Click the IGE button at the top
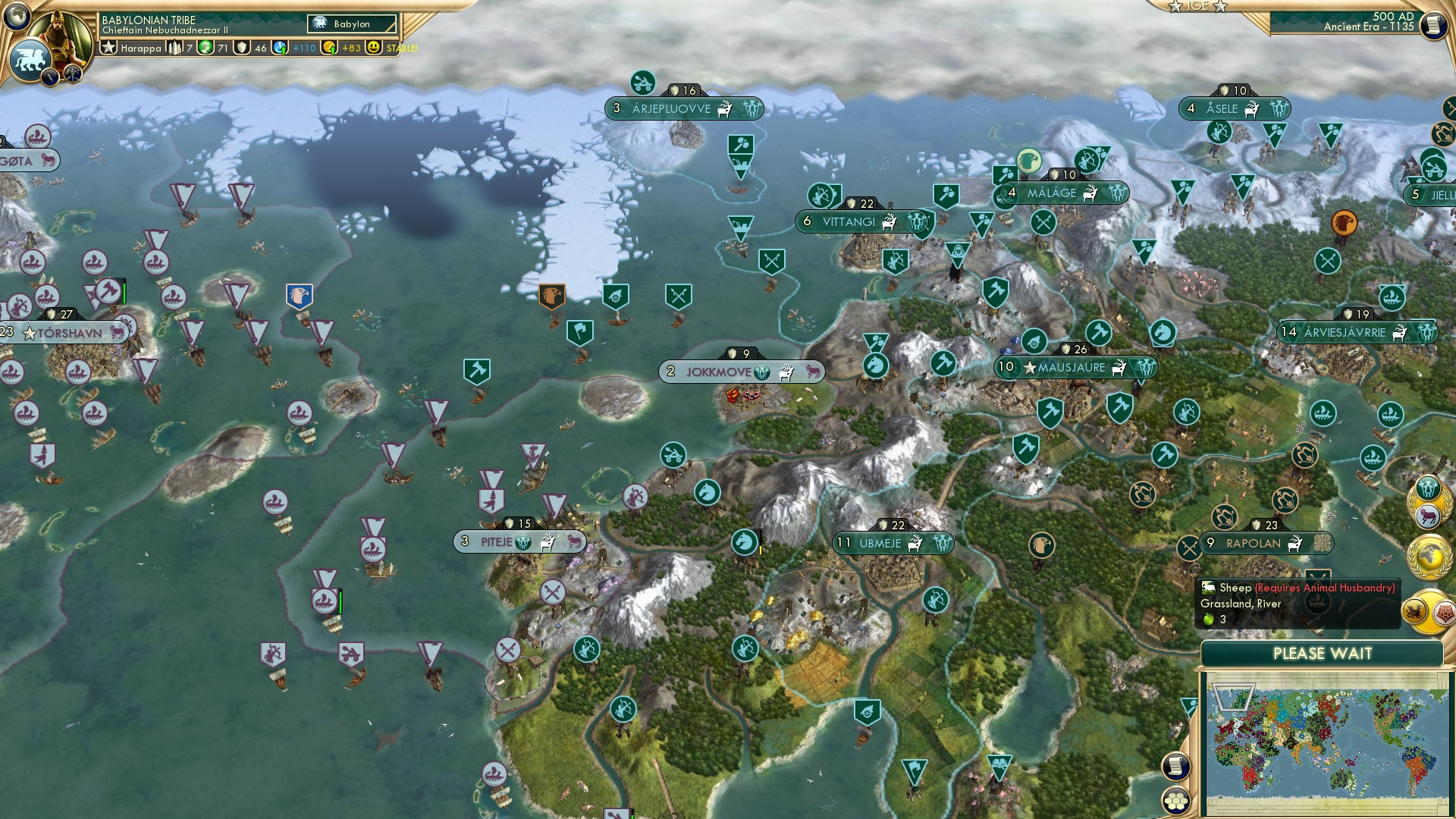Screen dimensions: 1456x819 [1197, 8]
